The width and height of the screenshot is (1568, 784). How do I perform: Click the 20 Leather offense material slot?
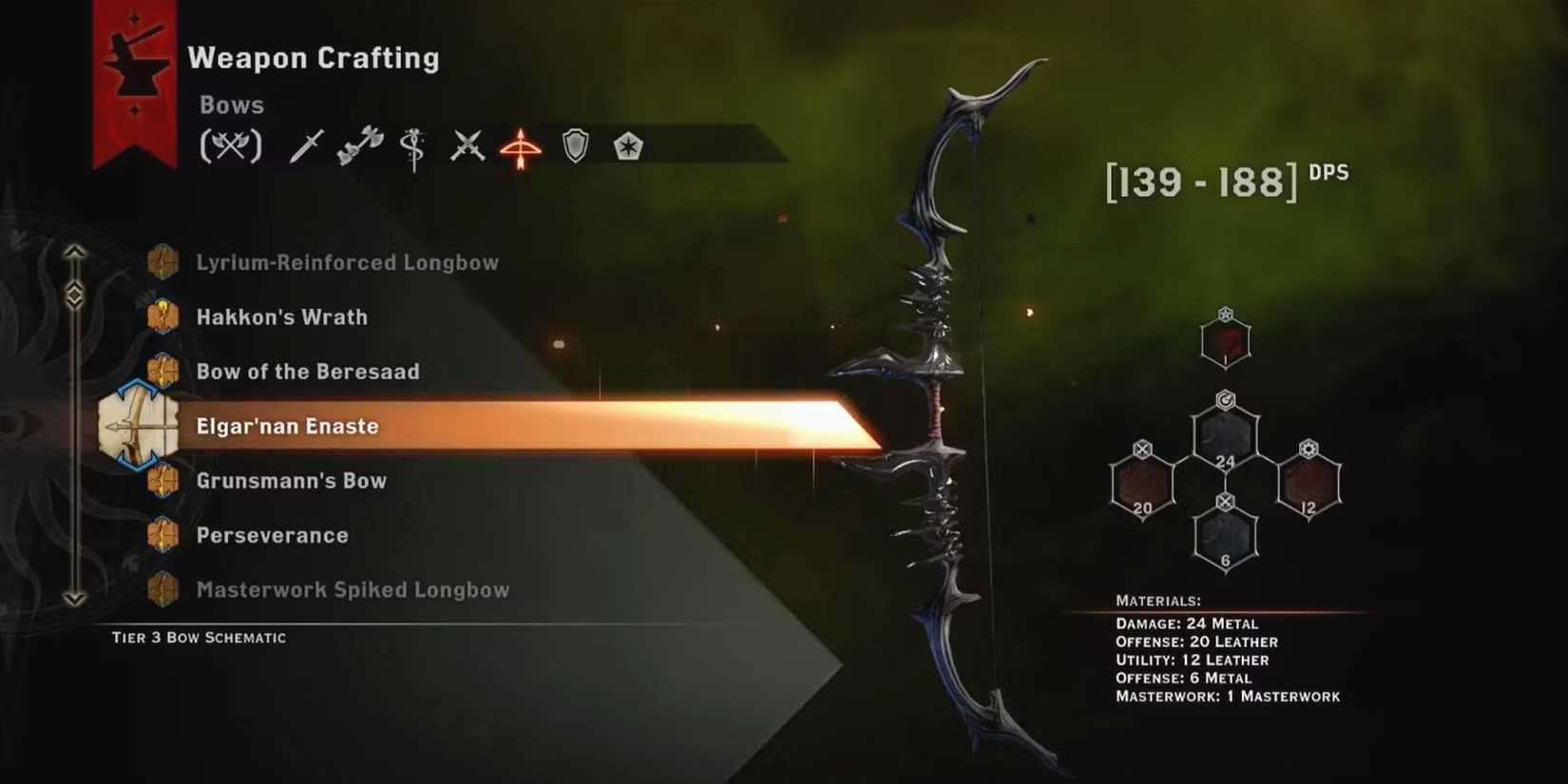pos(1142,485)
